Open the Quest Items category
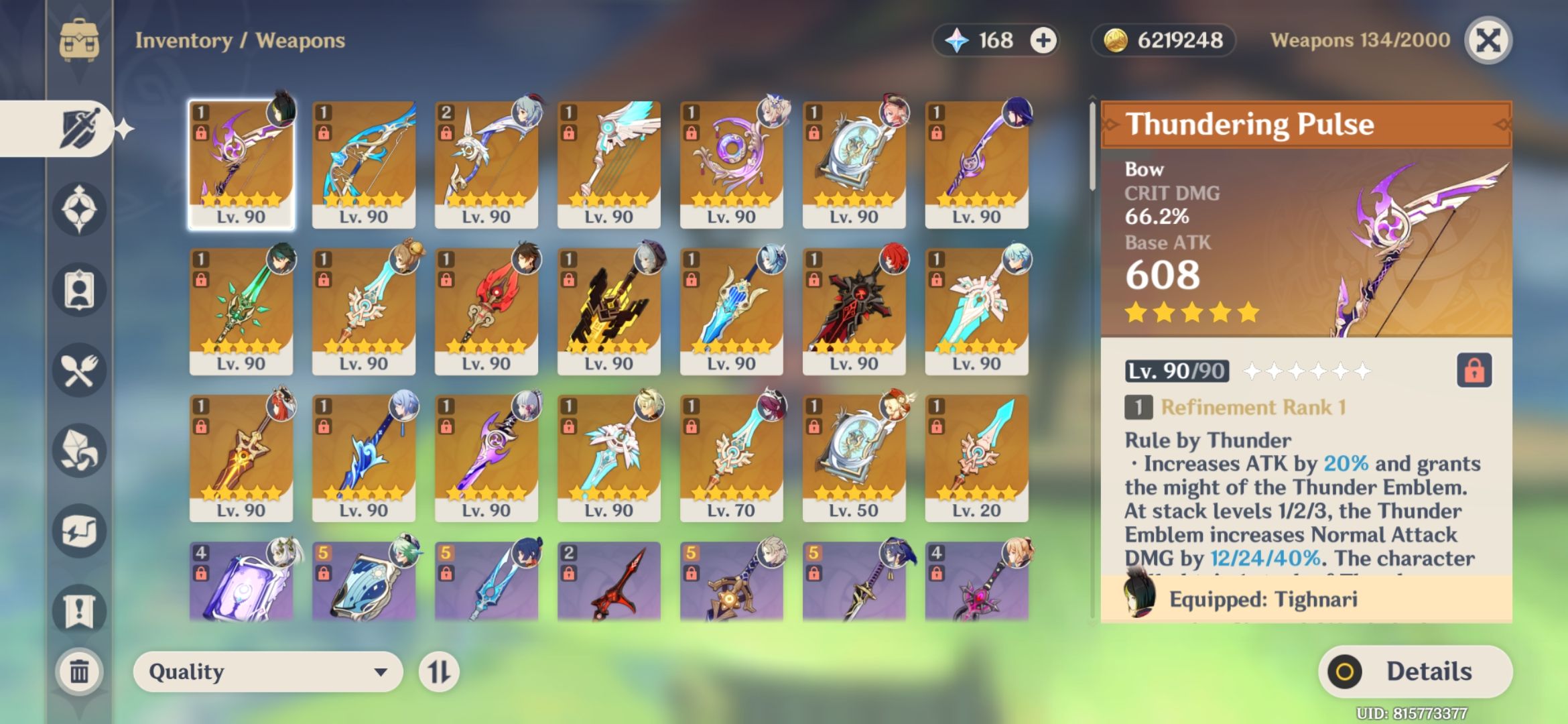This screenshot has width=1568, height=724. [79, 609]
